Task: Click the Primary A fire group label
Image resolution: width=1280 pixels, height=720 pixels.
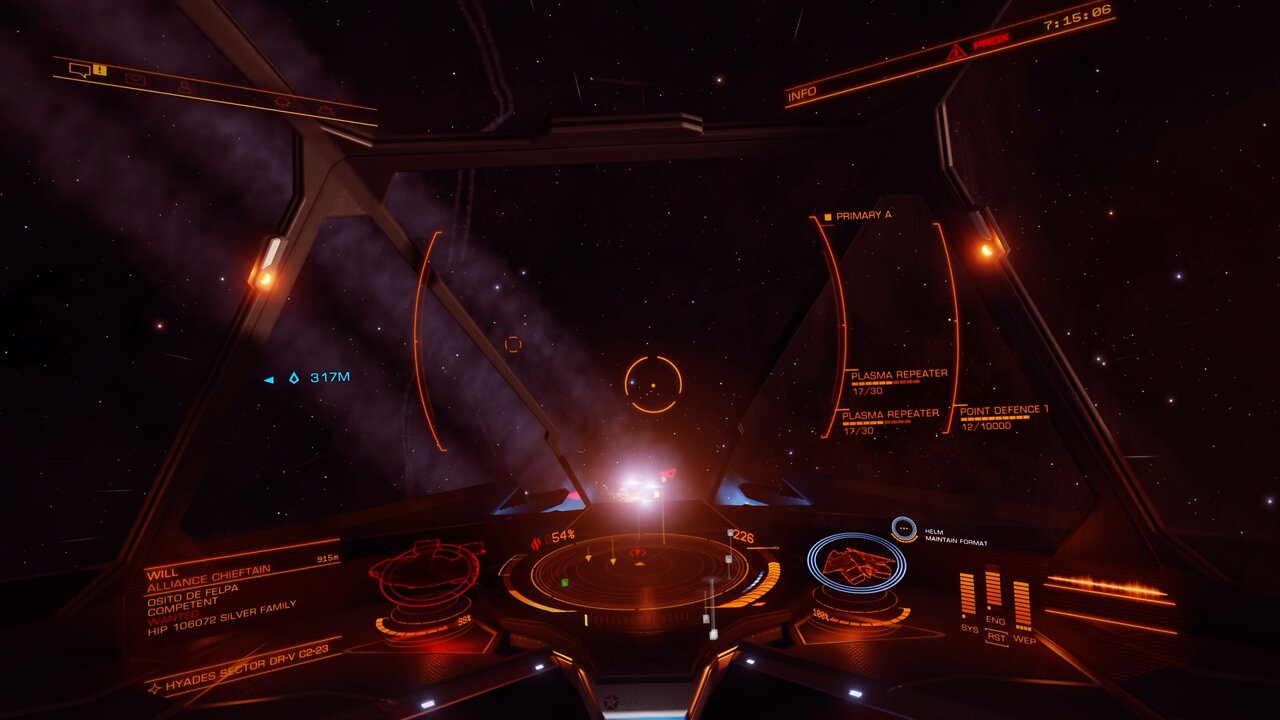Action: tap(862, 215)
